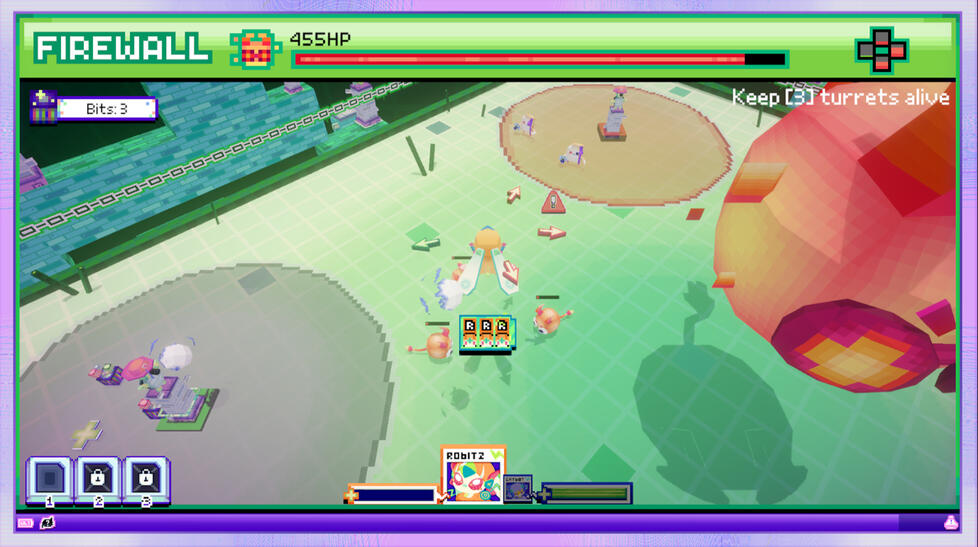The height and width of the screenshot is (547, 978).
Task: Click the Firewall boss icon
Action: click(254, 48)
